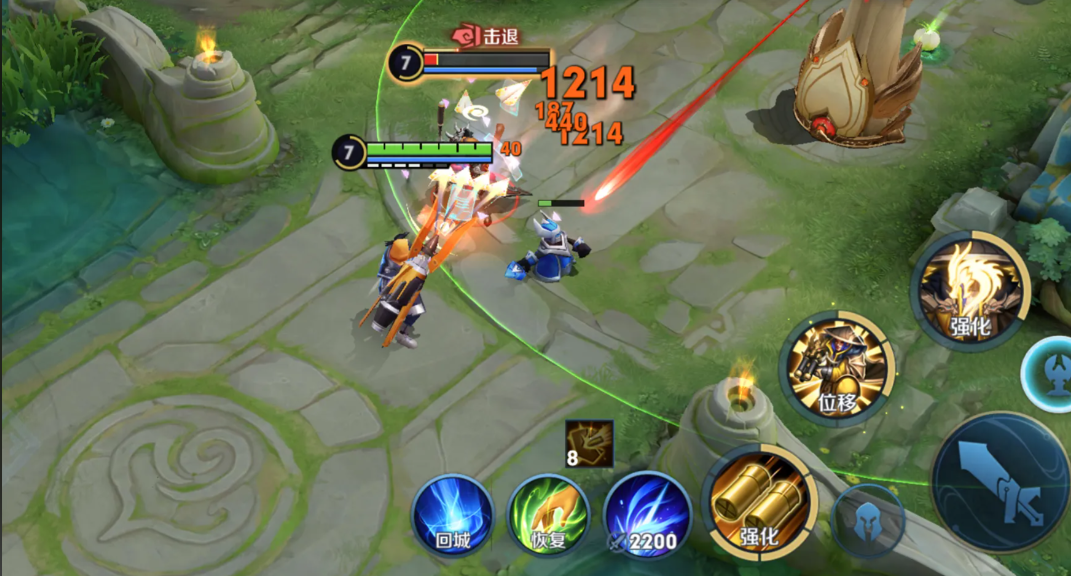Select the item icon showing 8

click(588, 445)
